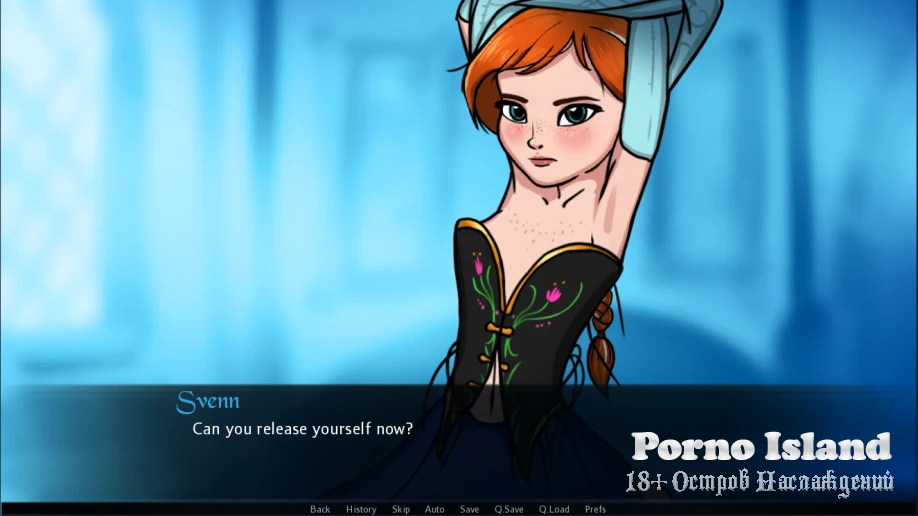Activate Skip mode
This screenshot has height=516, width=918.
[x=401, y=509]
